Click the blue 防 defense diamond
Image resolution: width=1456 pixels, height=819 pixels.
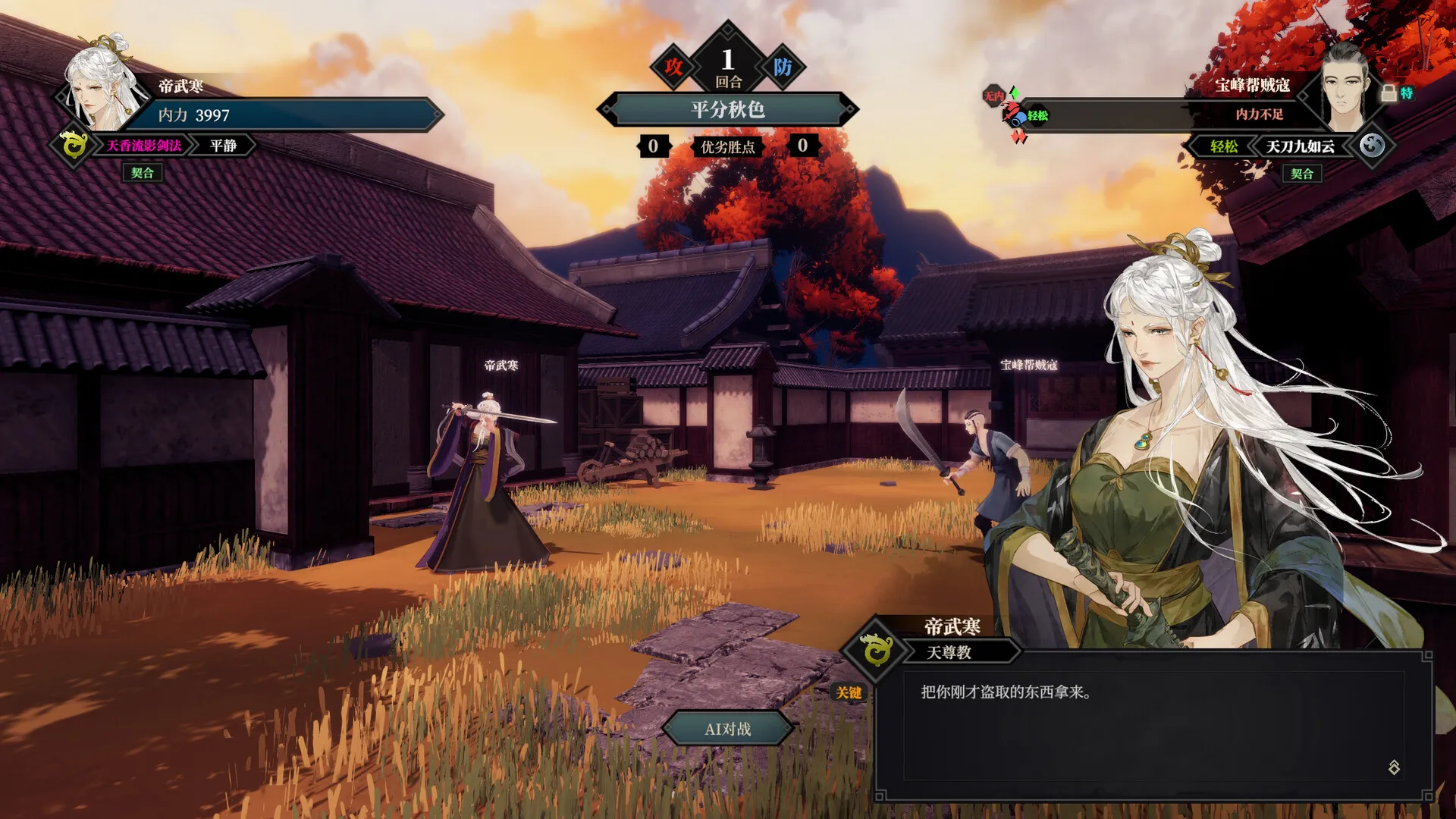coord(783,67)
